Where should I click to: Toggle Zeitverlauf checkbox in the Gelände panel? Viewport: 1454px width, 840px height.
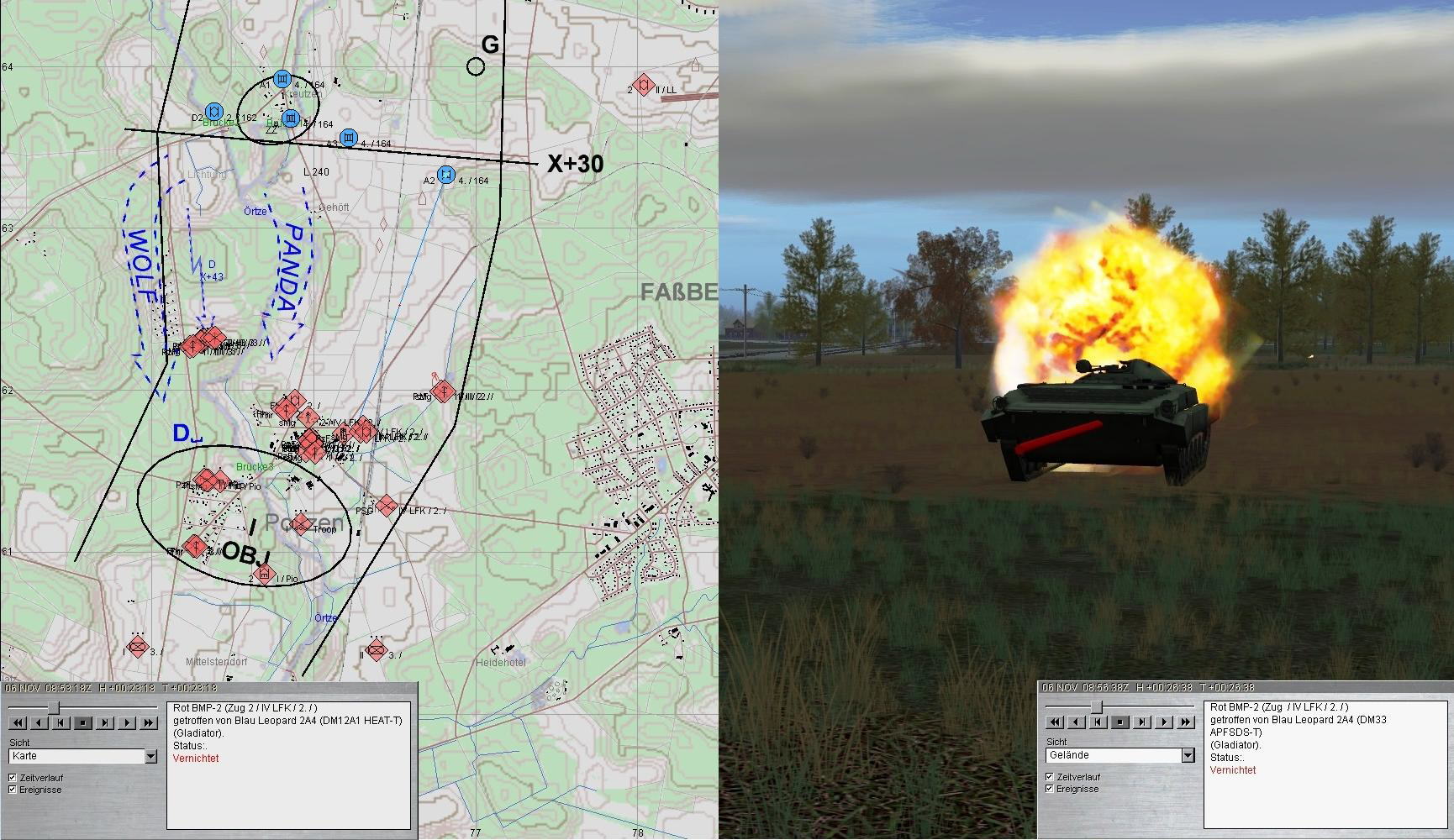tap(1049, 777)
